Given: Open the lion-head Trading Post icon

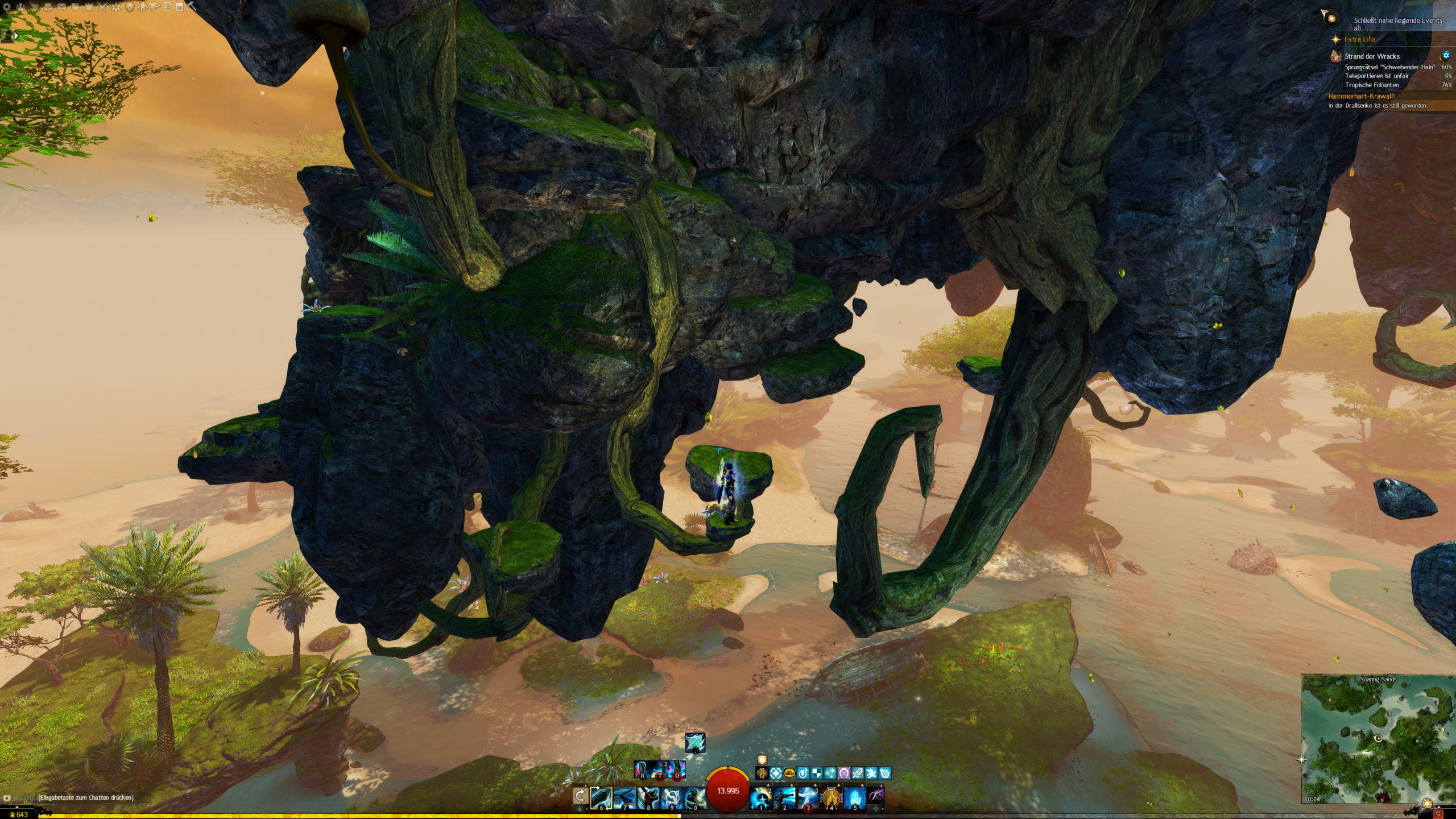Looking at the screenshot, I should click(130, 7).
